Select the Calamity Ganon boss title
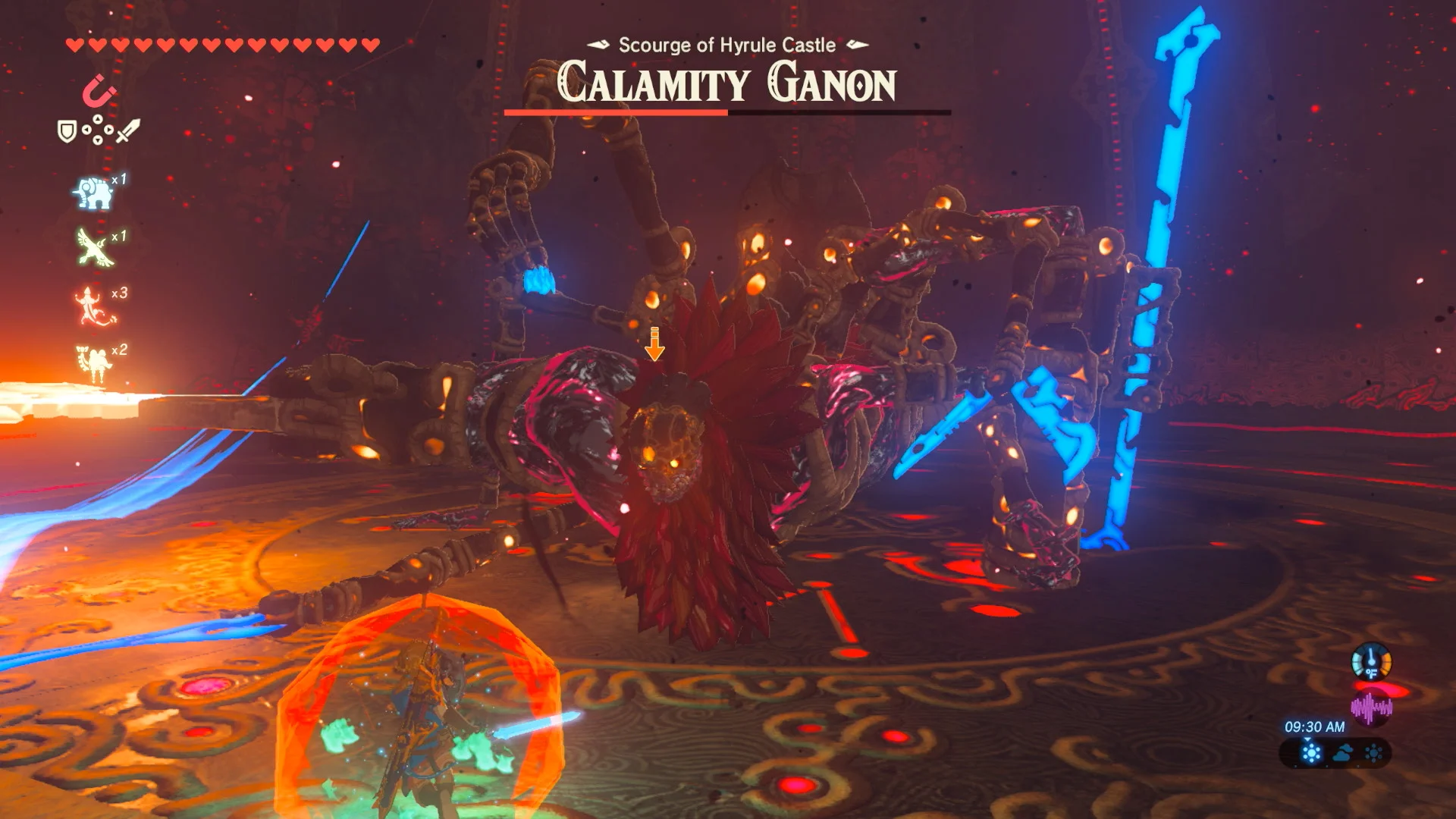 point(726,80)
